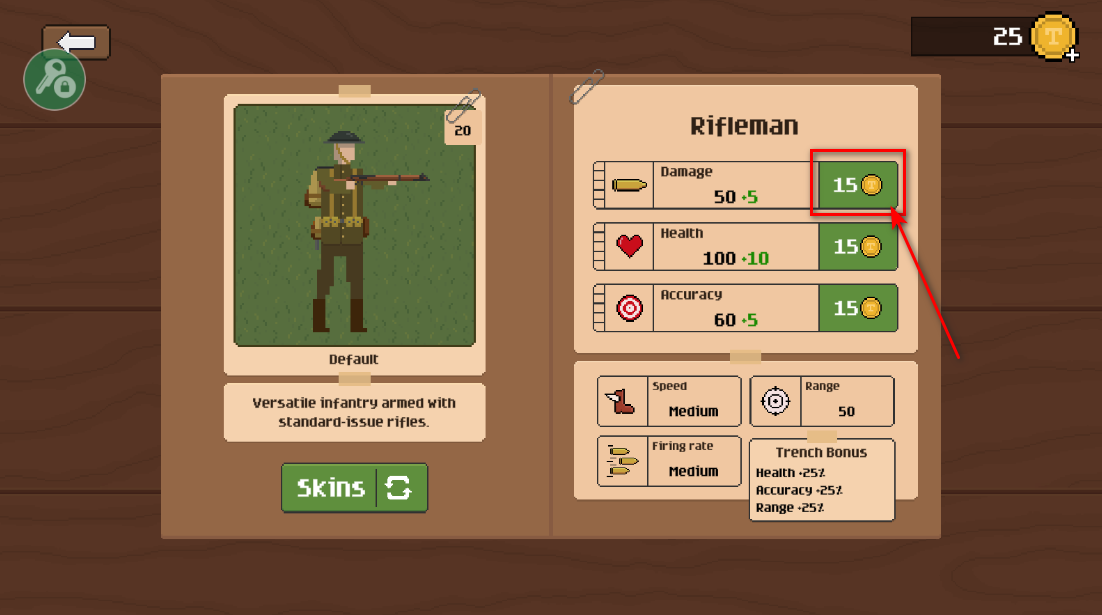Select the Rifleman Default skin portrait
This screenshot has width=1102, height=615.
354,226
